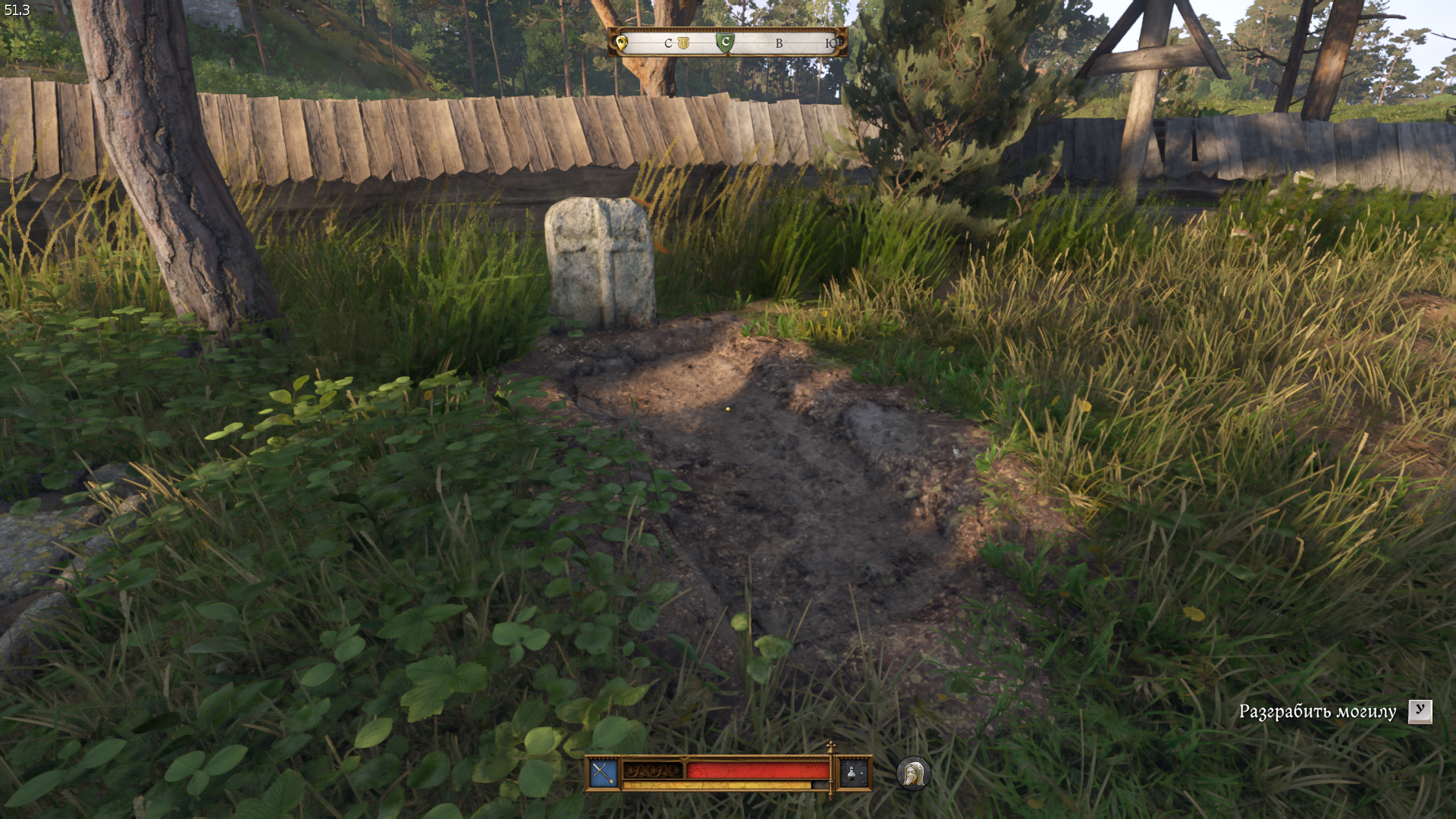Click the potion flask status icon
The image size is (1456, 819).
(852, 773)
